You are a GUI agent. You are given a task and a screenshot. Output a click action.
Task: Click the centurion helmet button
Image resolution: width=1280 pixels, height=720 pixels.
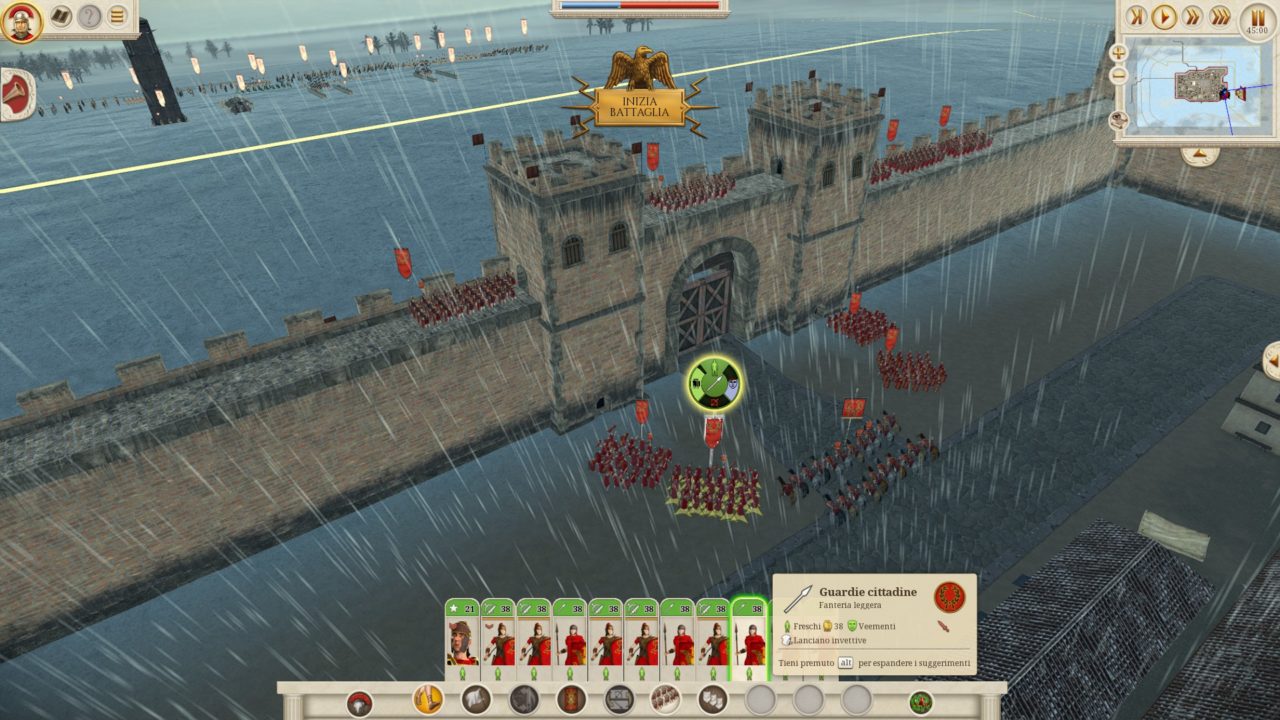(360, 703)
